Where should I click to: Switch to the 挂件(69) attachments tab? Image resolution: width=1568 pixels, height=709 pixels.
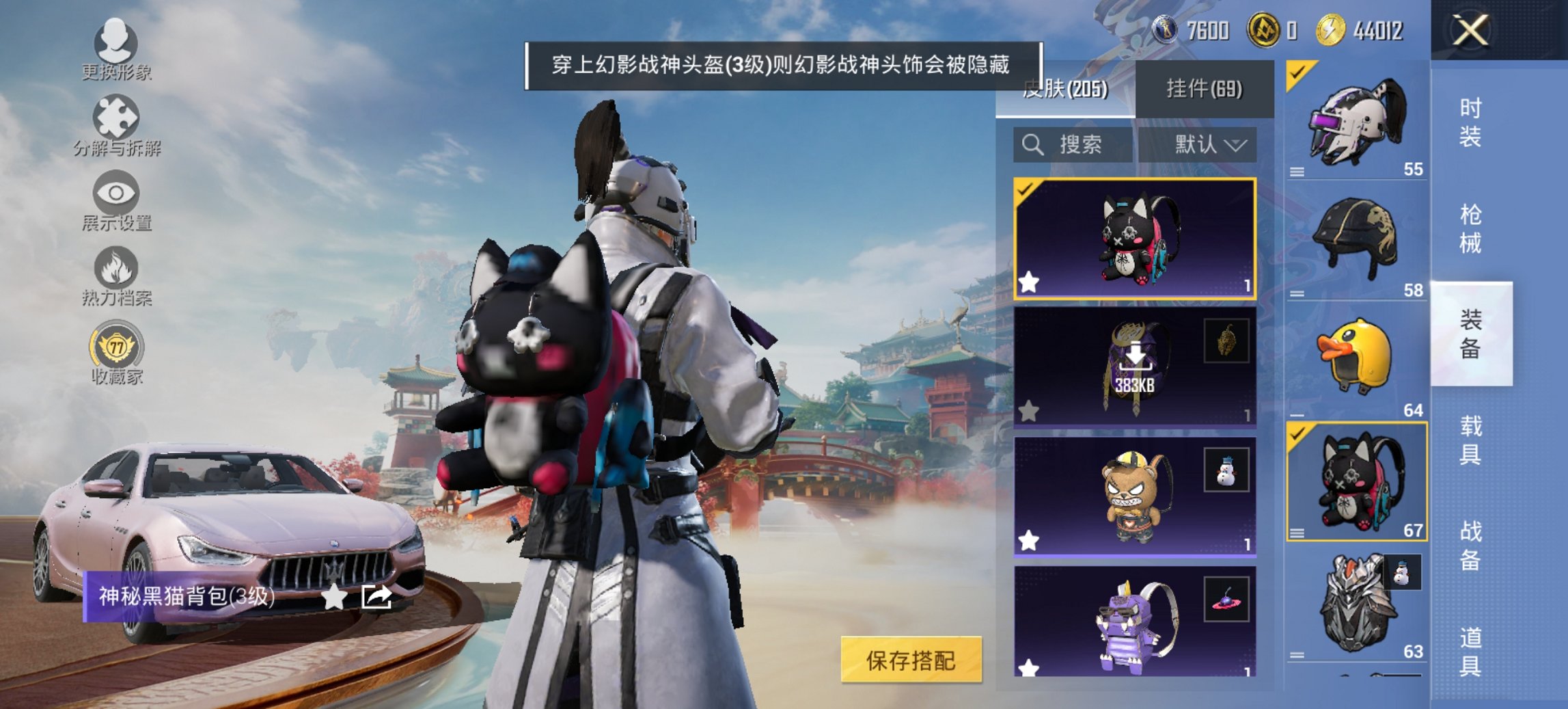pyautogui.click(x=1207, y=88)
